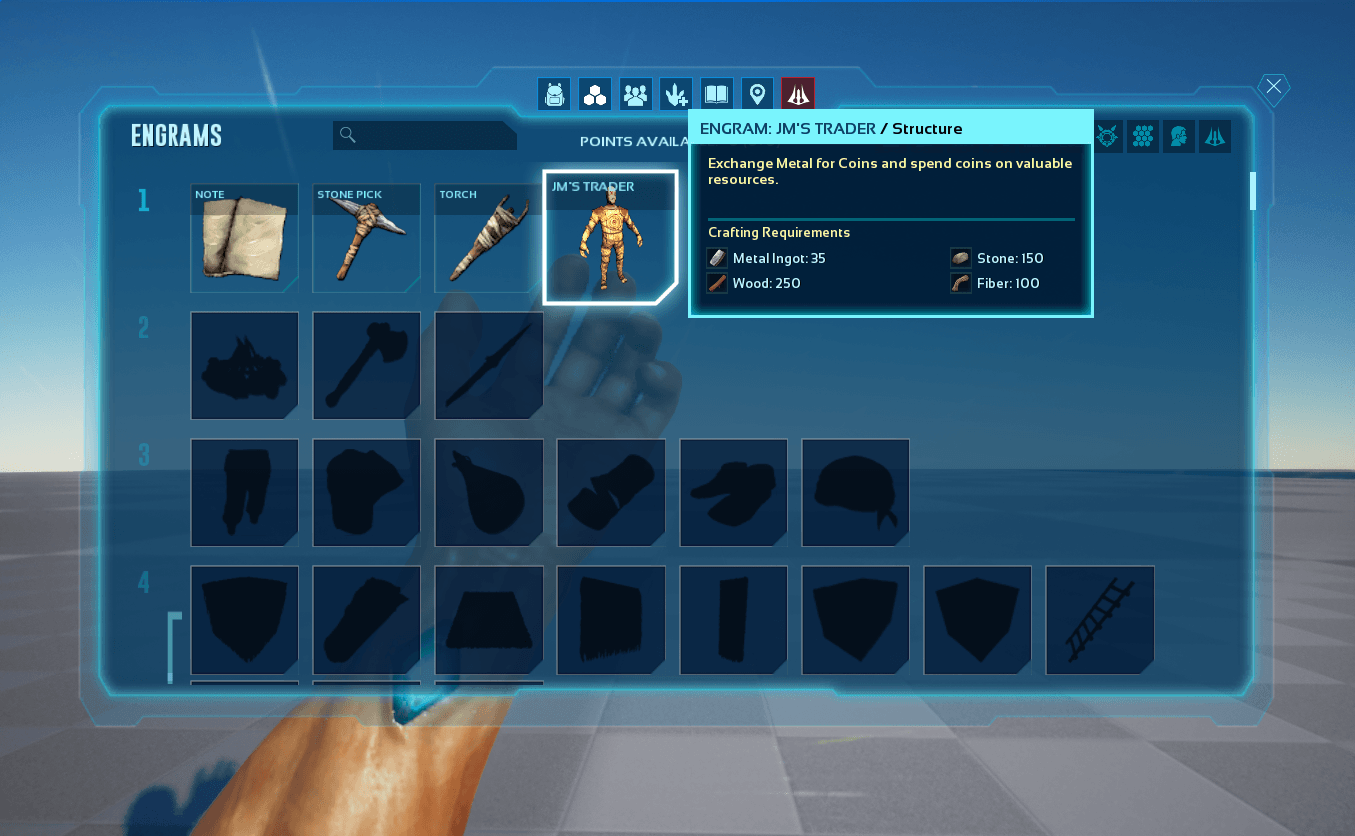The height and width of the screenshot is (836, 1355).
Task: Choose the locked cloth pants engram silhouette
Action: (244, 493)
